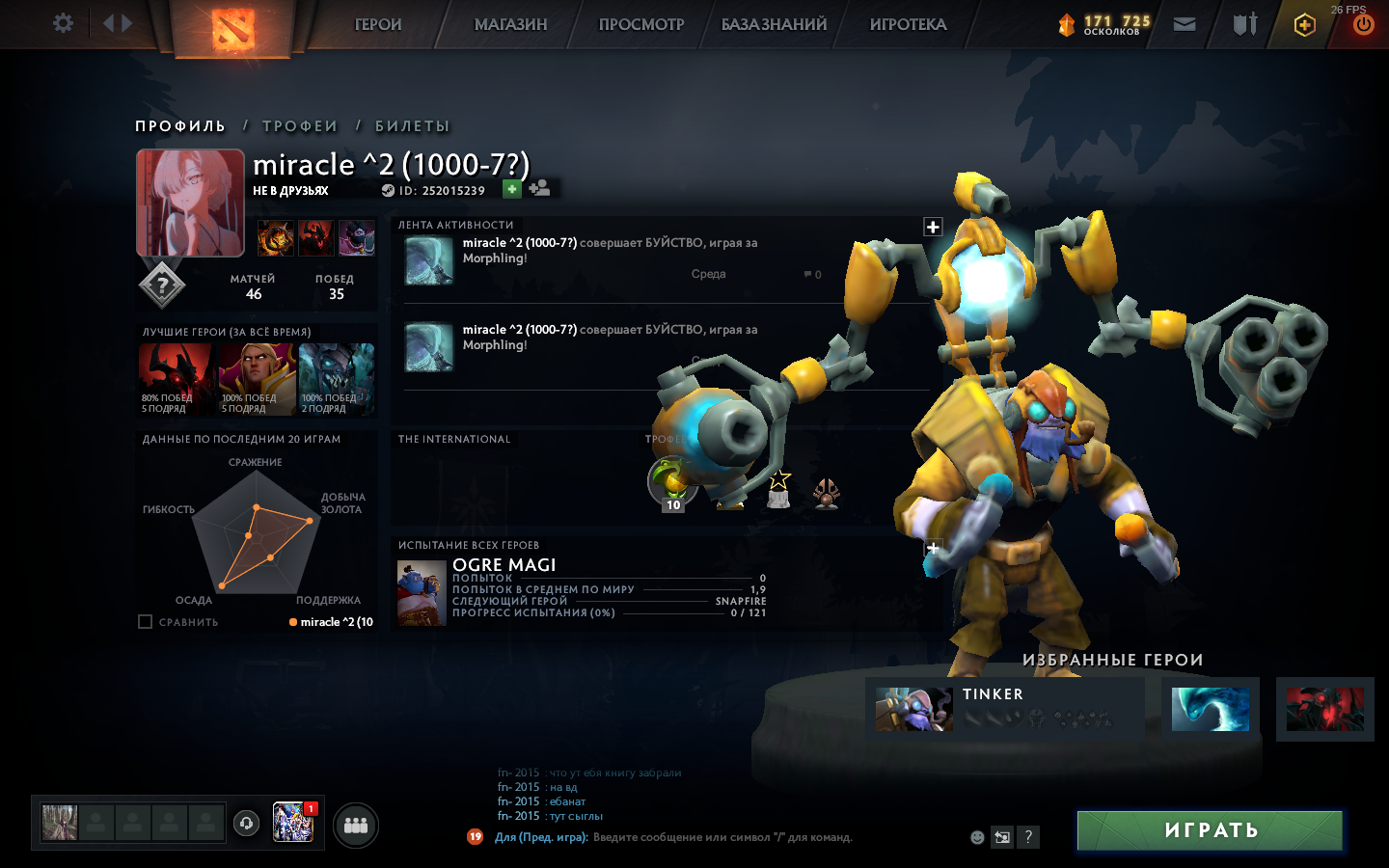Open the settings gear menu
Image resolution: width=1389 pixels, height=868 pixels.
[63, 23]
